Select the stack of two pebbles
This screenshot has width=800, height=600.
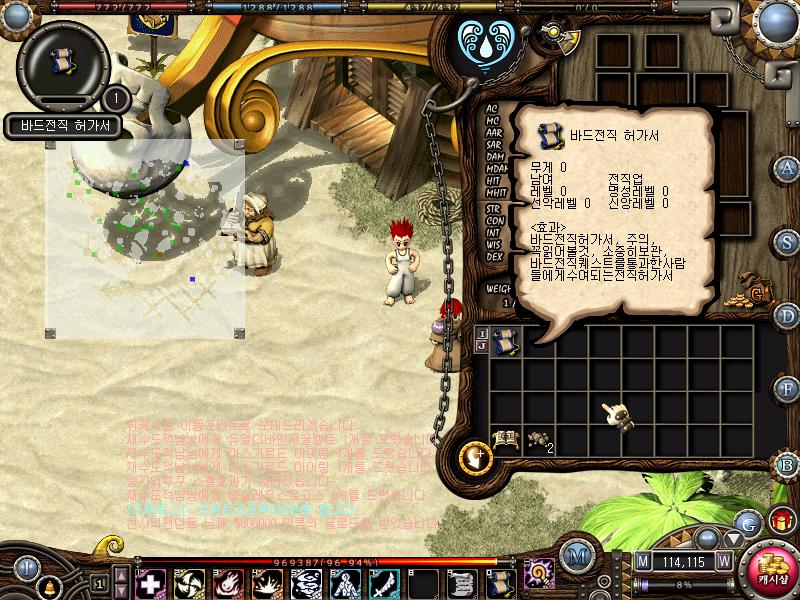coord(540,439)
